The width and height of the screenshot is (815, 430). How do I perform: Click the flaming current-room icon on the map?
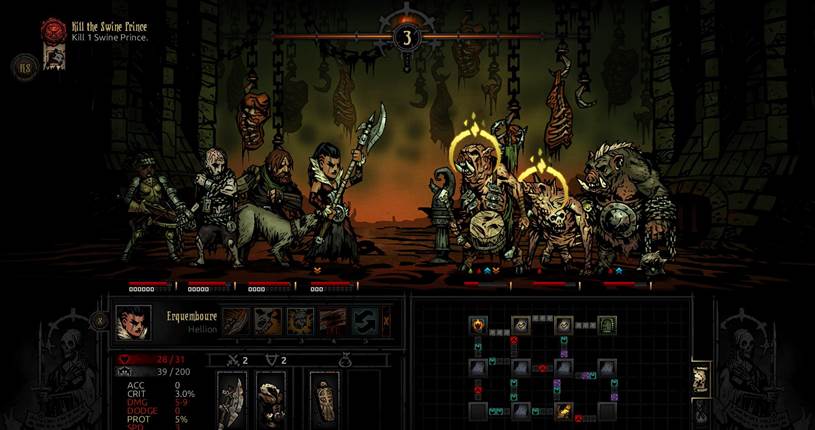[478, 324]
